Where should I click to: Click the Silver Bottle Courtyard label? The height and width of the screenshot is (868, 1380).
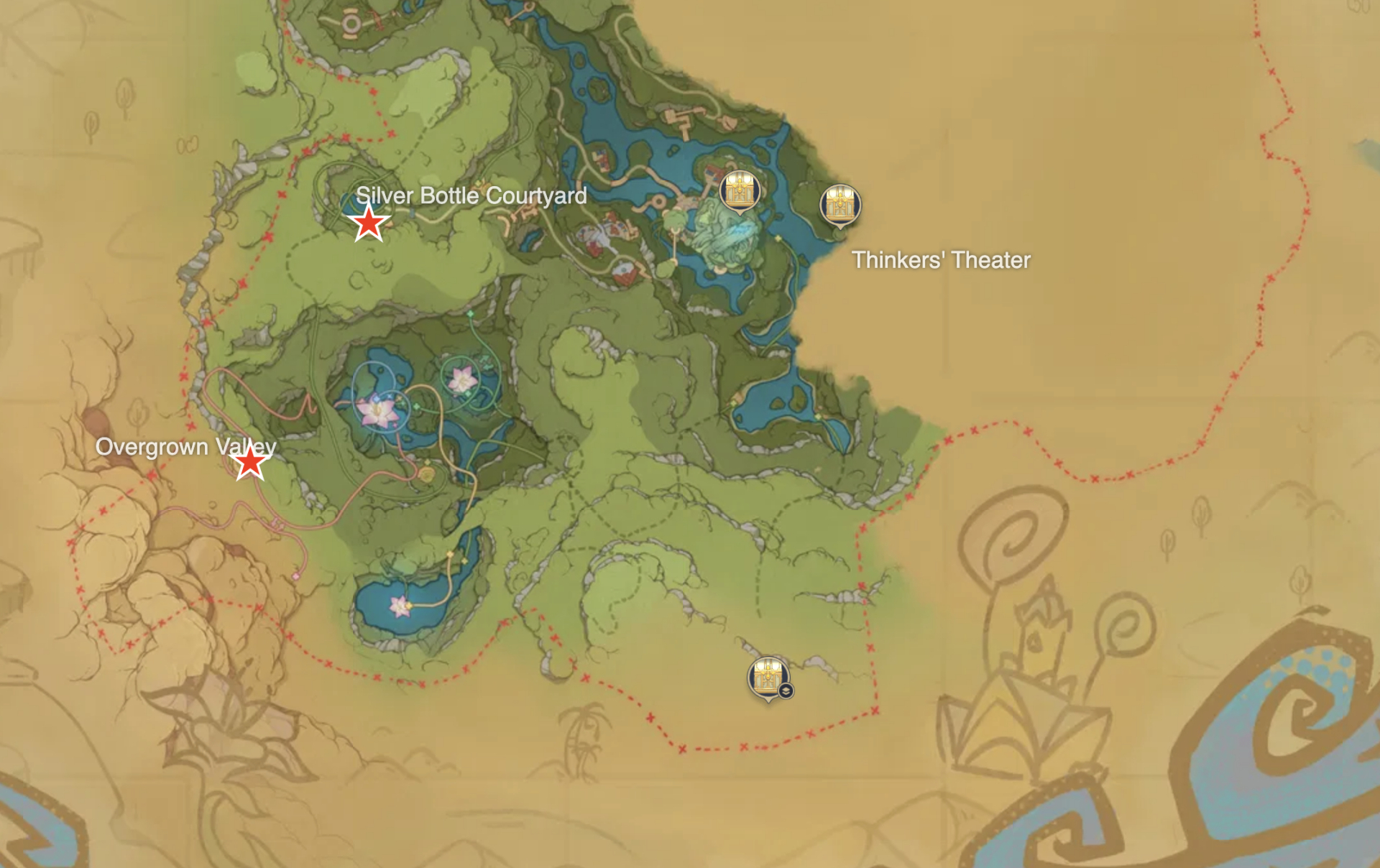coord(473,195)
